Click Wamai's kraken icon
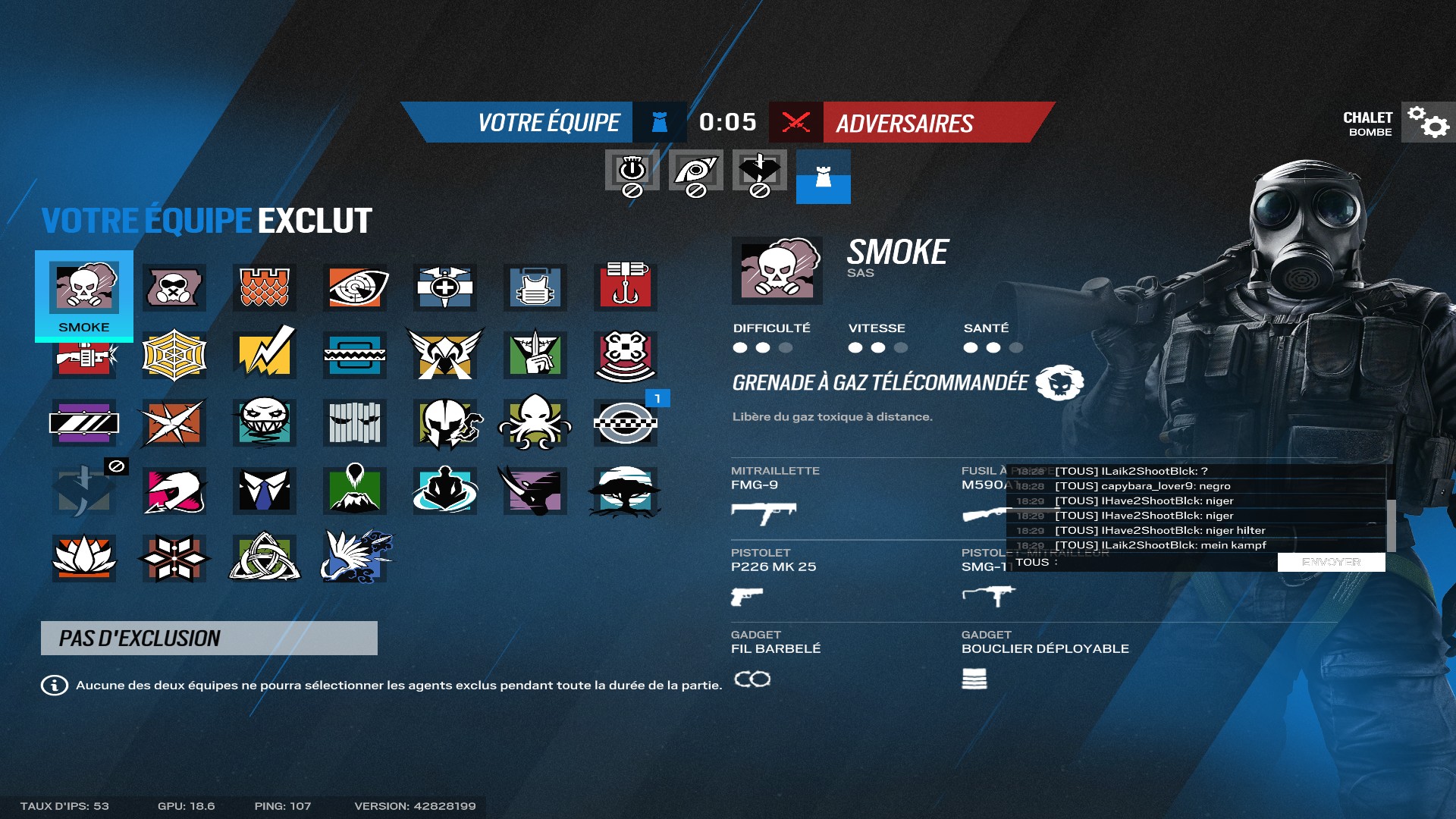This screenshot has height=819, width=1456. pos(534,422)
